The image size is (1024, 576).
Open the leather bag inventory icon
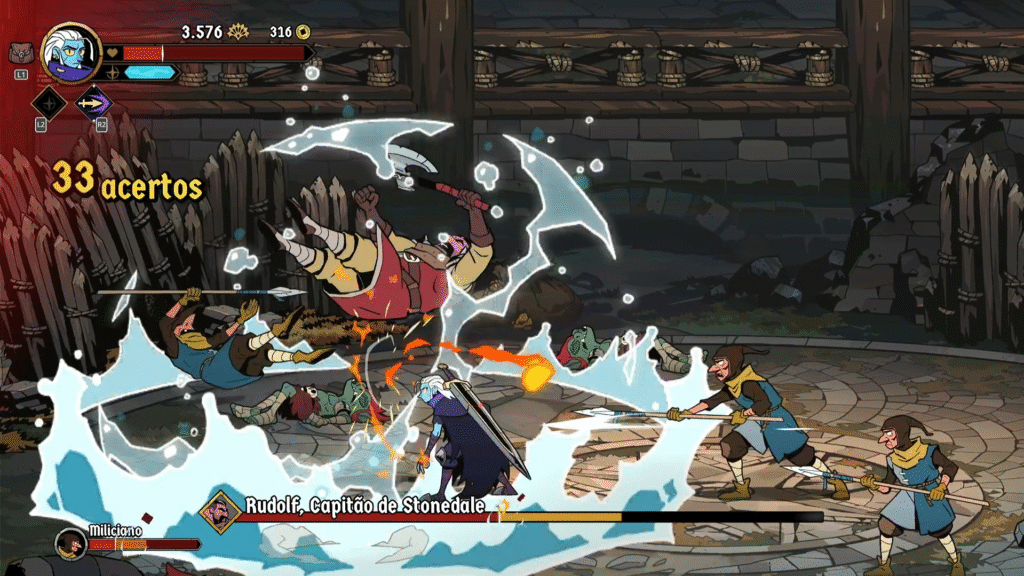(x=20, y=52)
